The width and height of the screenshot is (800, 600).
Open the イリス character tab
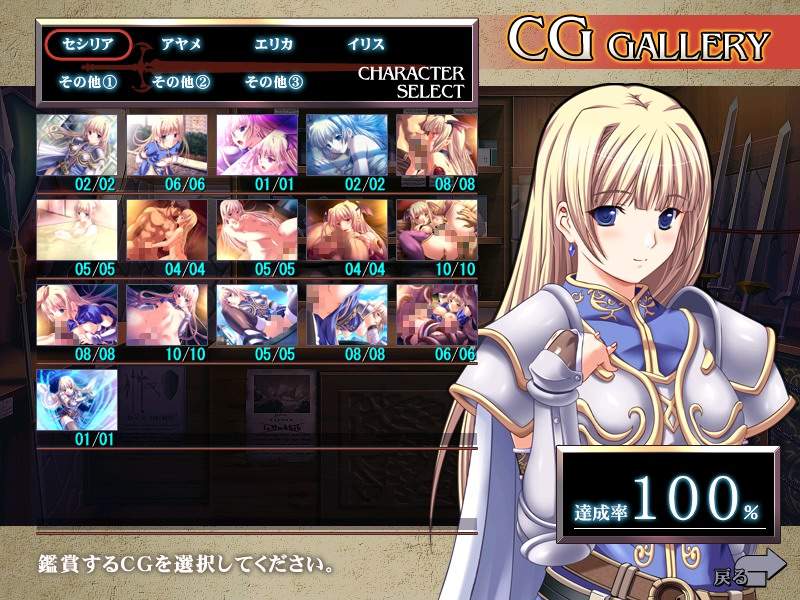[366, 45]
